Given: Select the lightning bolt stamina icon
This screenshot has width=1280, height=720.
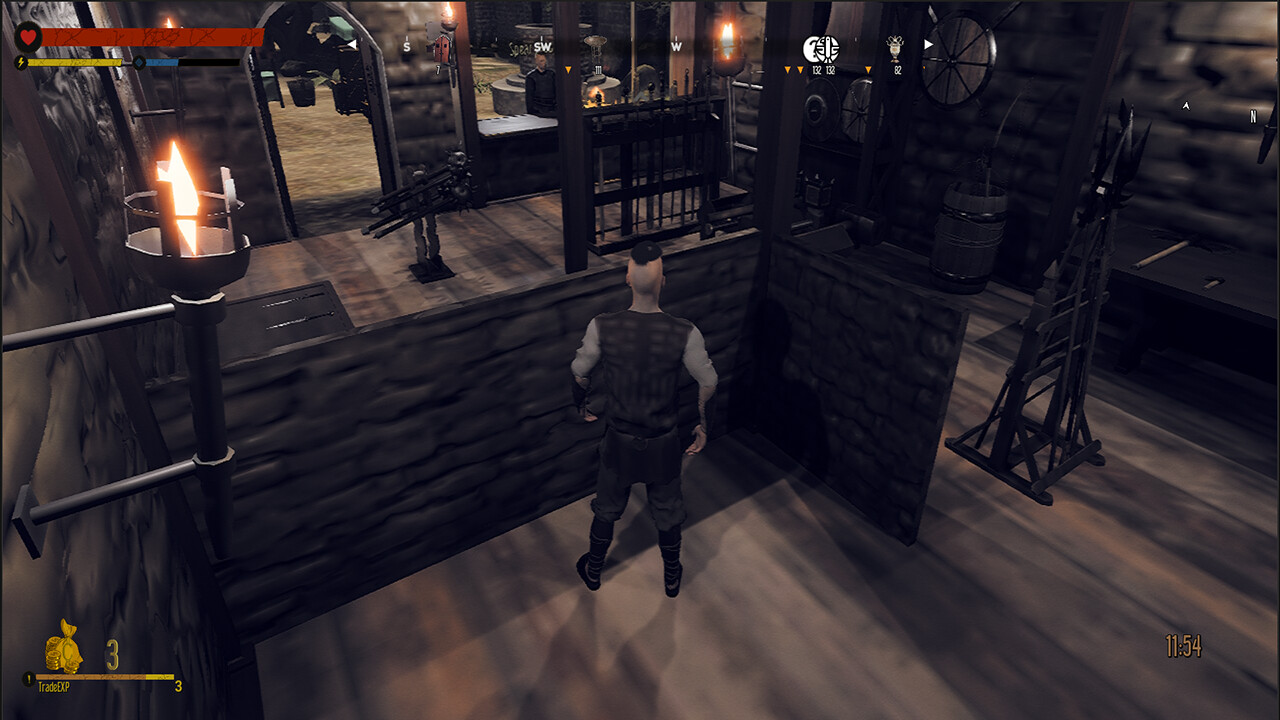Looking at the screenshot, I should pos(20,63).
